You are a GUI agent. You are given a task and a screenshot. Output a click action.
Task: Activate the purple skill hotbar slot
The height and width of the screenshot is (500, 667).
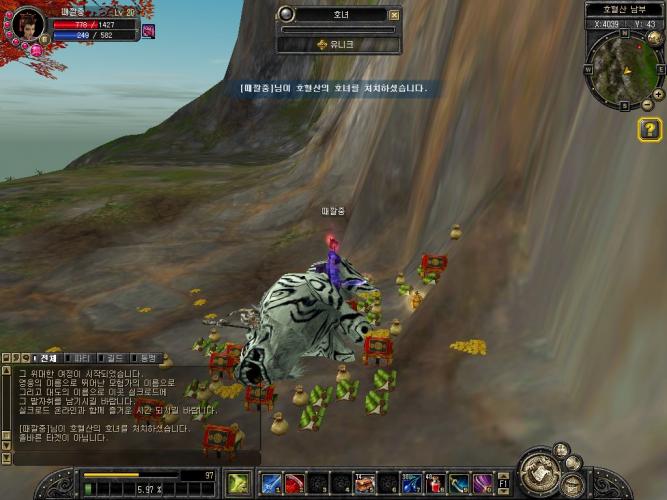(x=482, y=484)
